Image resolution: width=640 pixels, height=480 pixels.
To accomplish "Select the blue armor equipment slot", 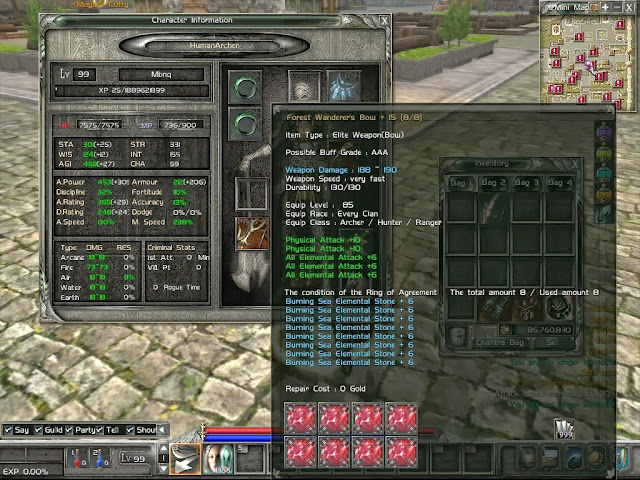I will pyautogui.click(x=345, y=86).
